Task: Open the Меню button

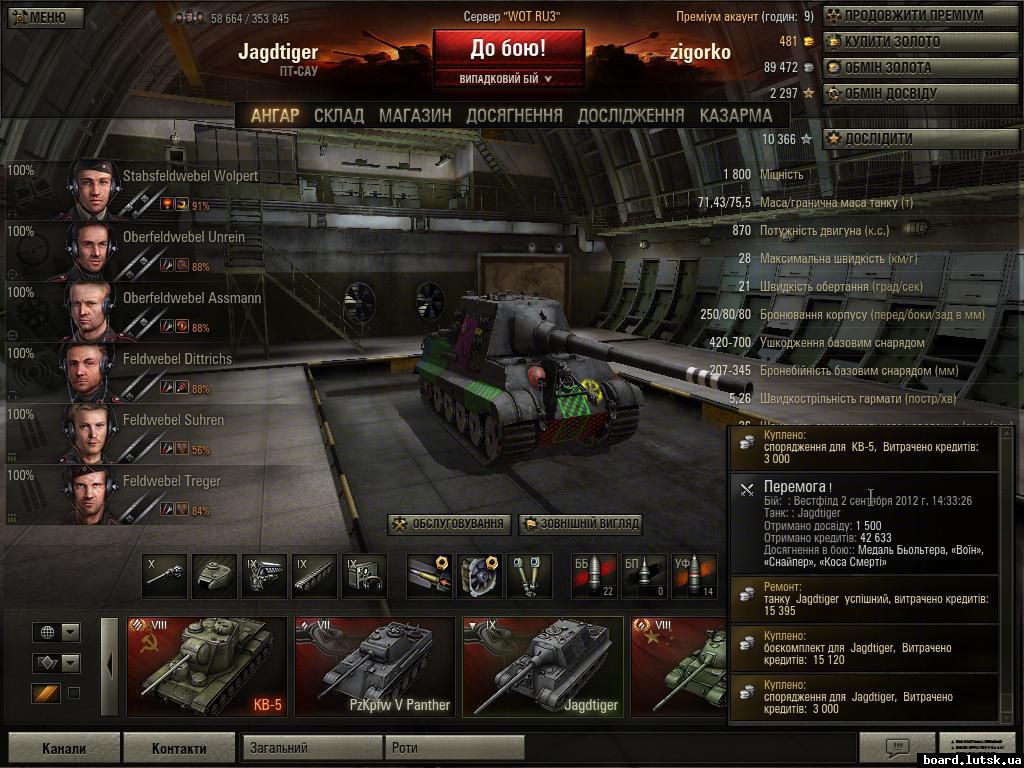Action: pyautogui.click(x=42, y=17)
